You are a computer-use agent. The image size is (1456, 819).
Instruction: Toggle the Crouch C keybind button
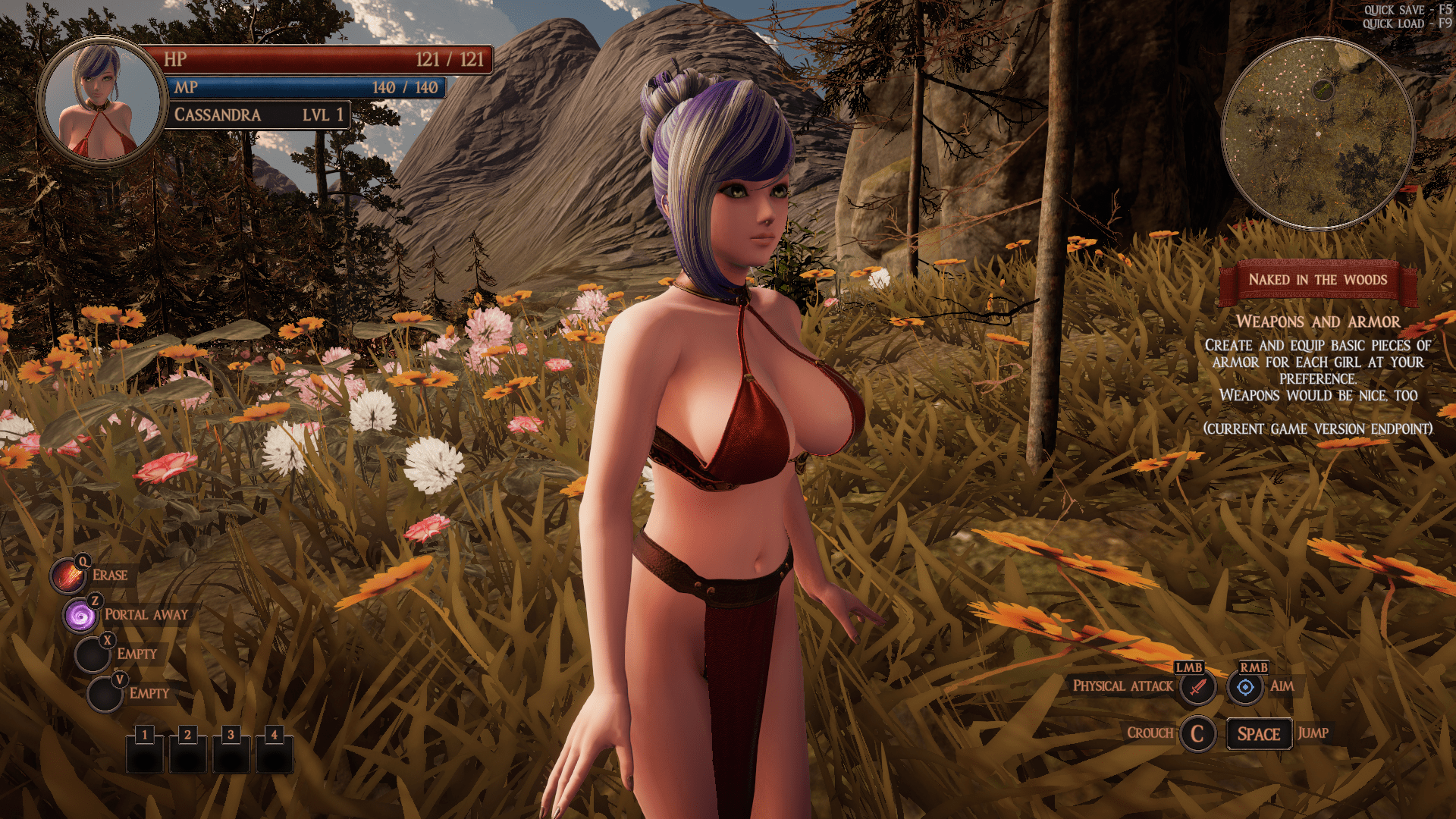click(1197, 733)
